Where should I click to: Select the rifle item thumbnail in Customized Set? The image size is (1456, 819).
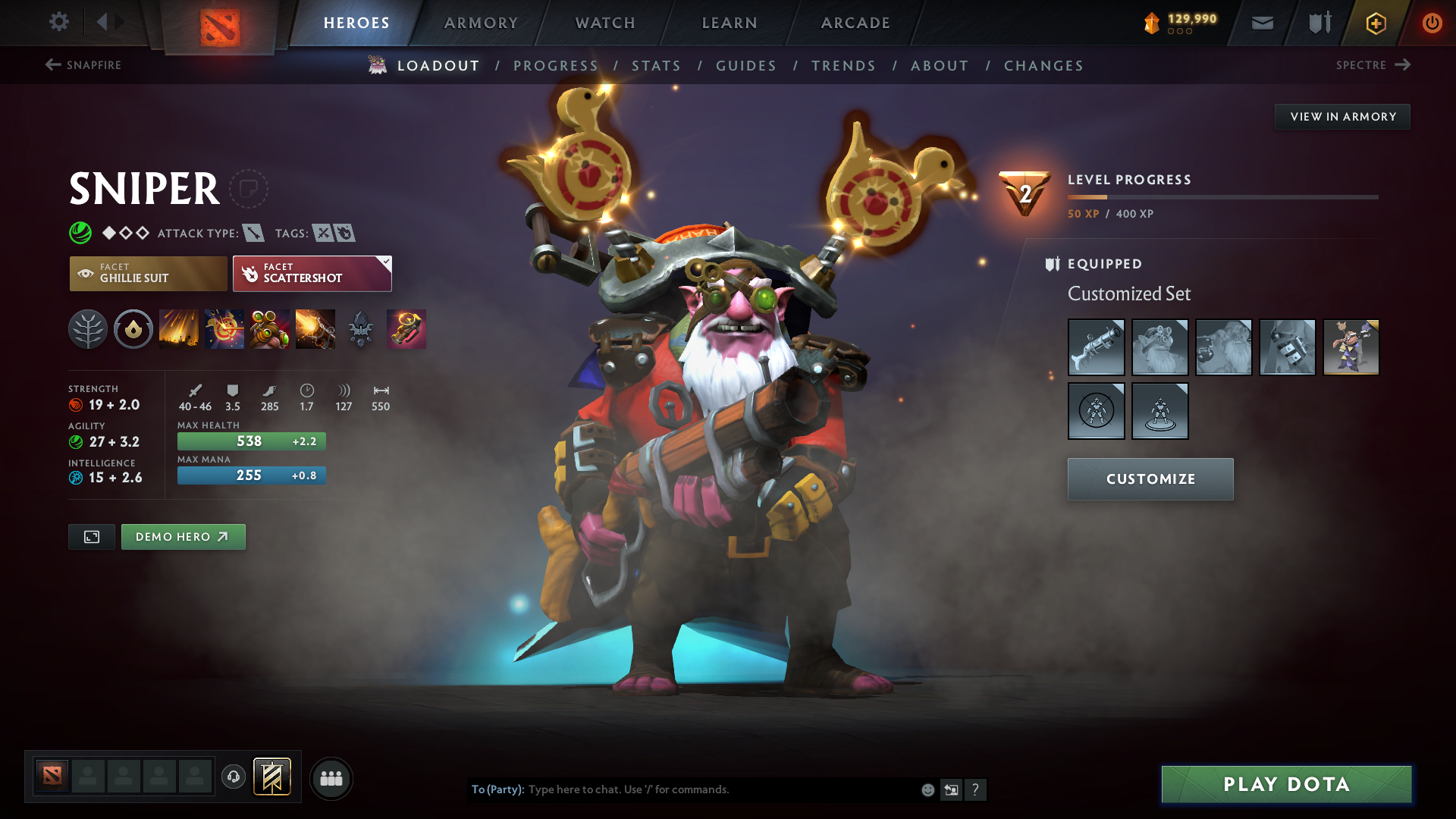point(1096,347)
